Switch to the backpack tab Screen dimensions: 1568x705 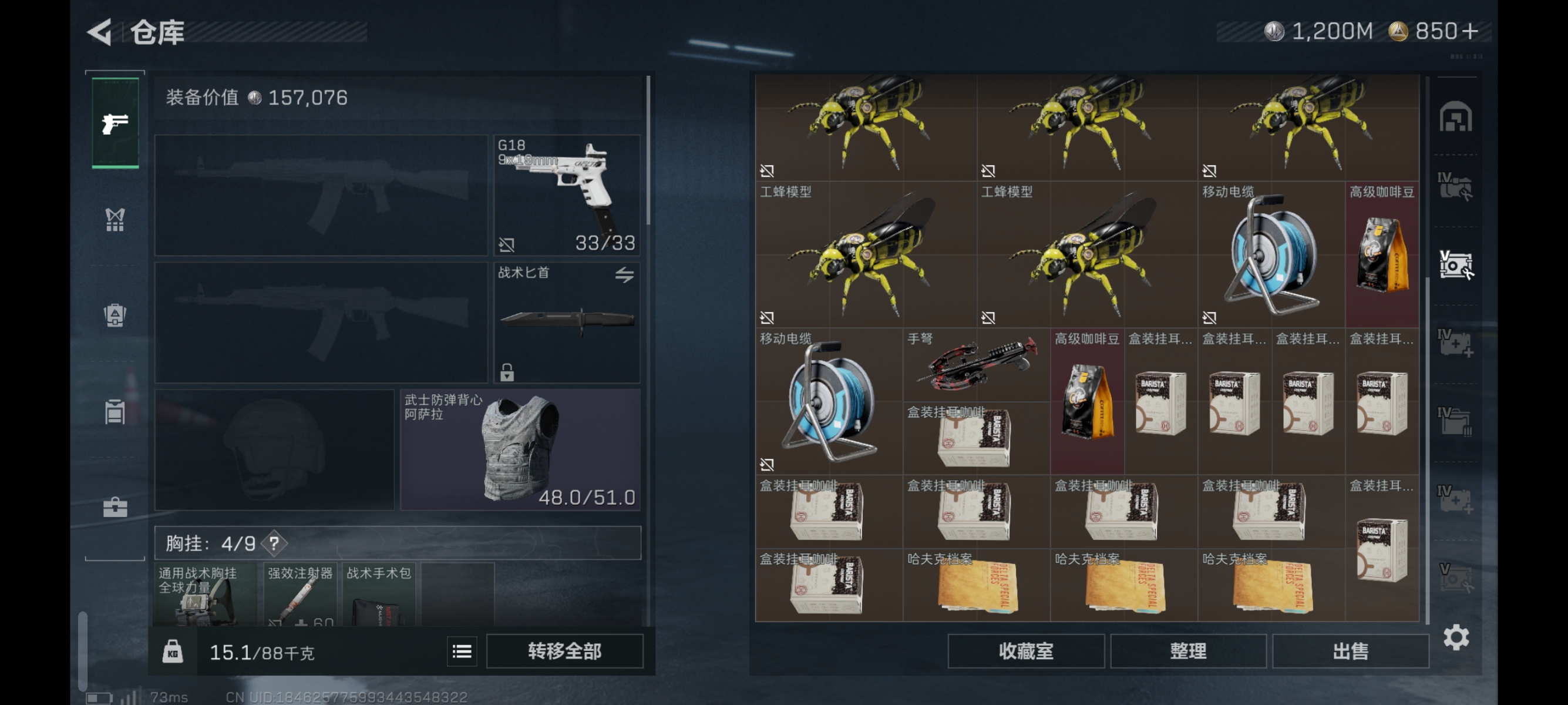pyautogui.click(x=115, y=315)
